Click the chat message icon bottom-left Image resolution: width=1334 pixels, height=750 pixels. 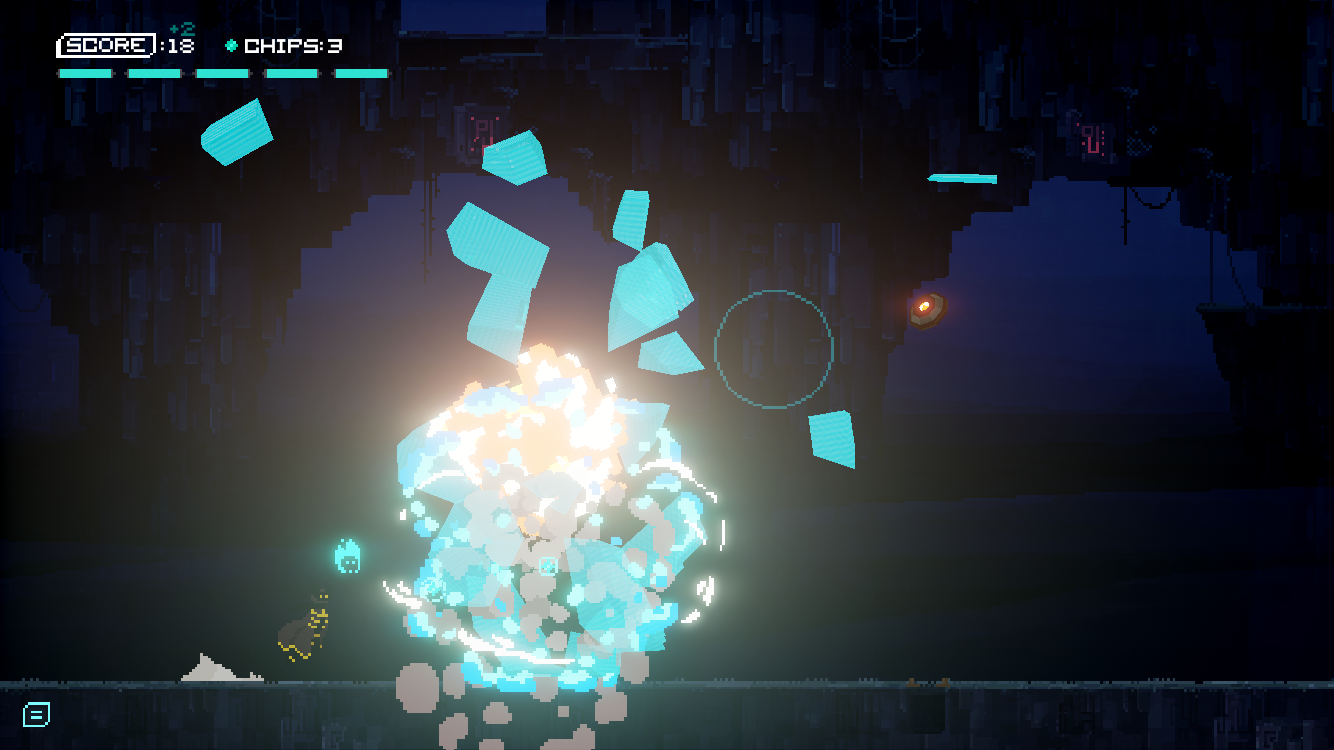coord(37,714)
